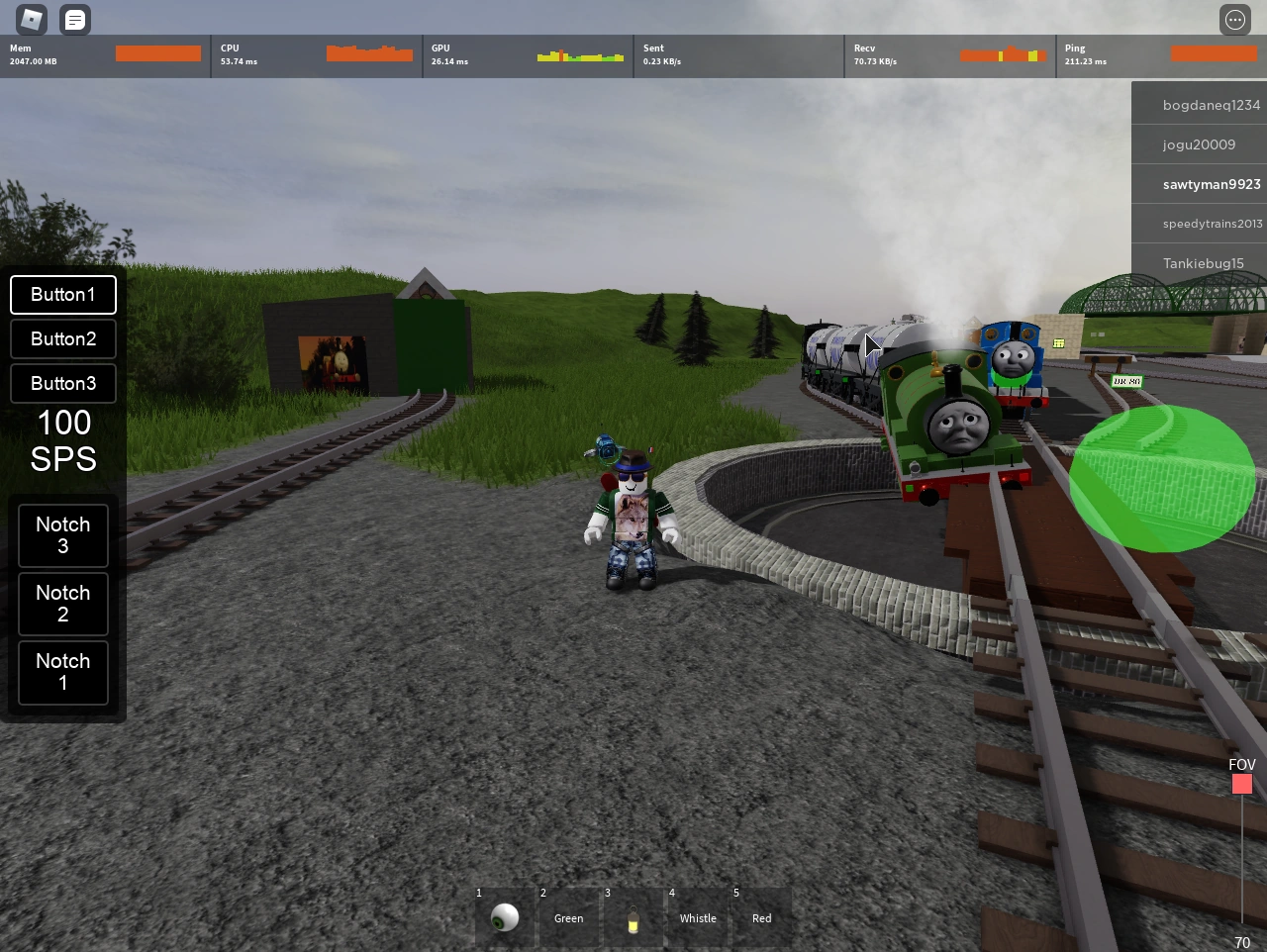The image size is (1267, 952).
Task: Switch to Notch 1
Action: 62,673
